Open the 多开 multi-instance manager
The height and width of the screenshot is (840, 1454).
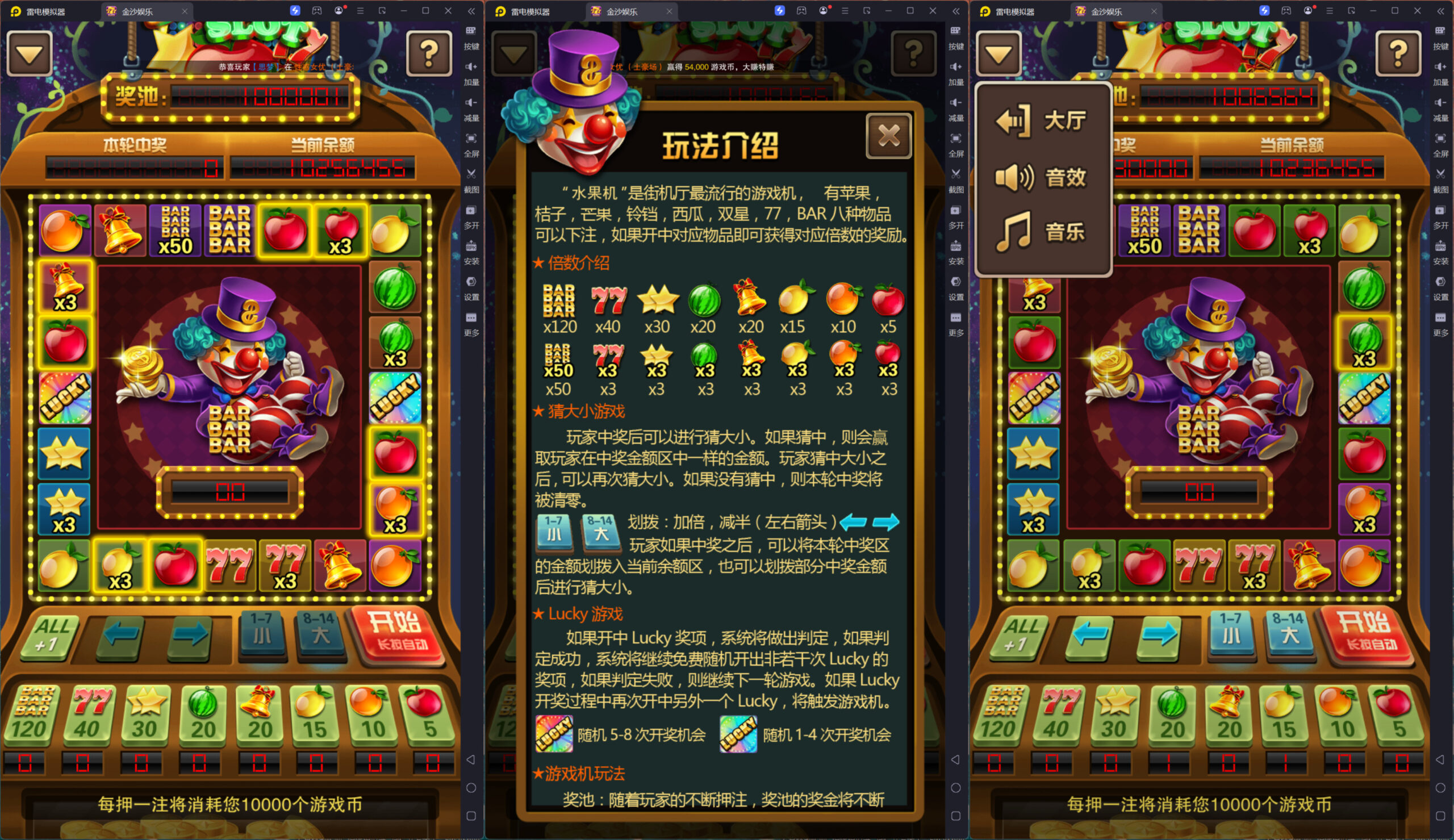coord(472,216)
